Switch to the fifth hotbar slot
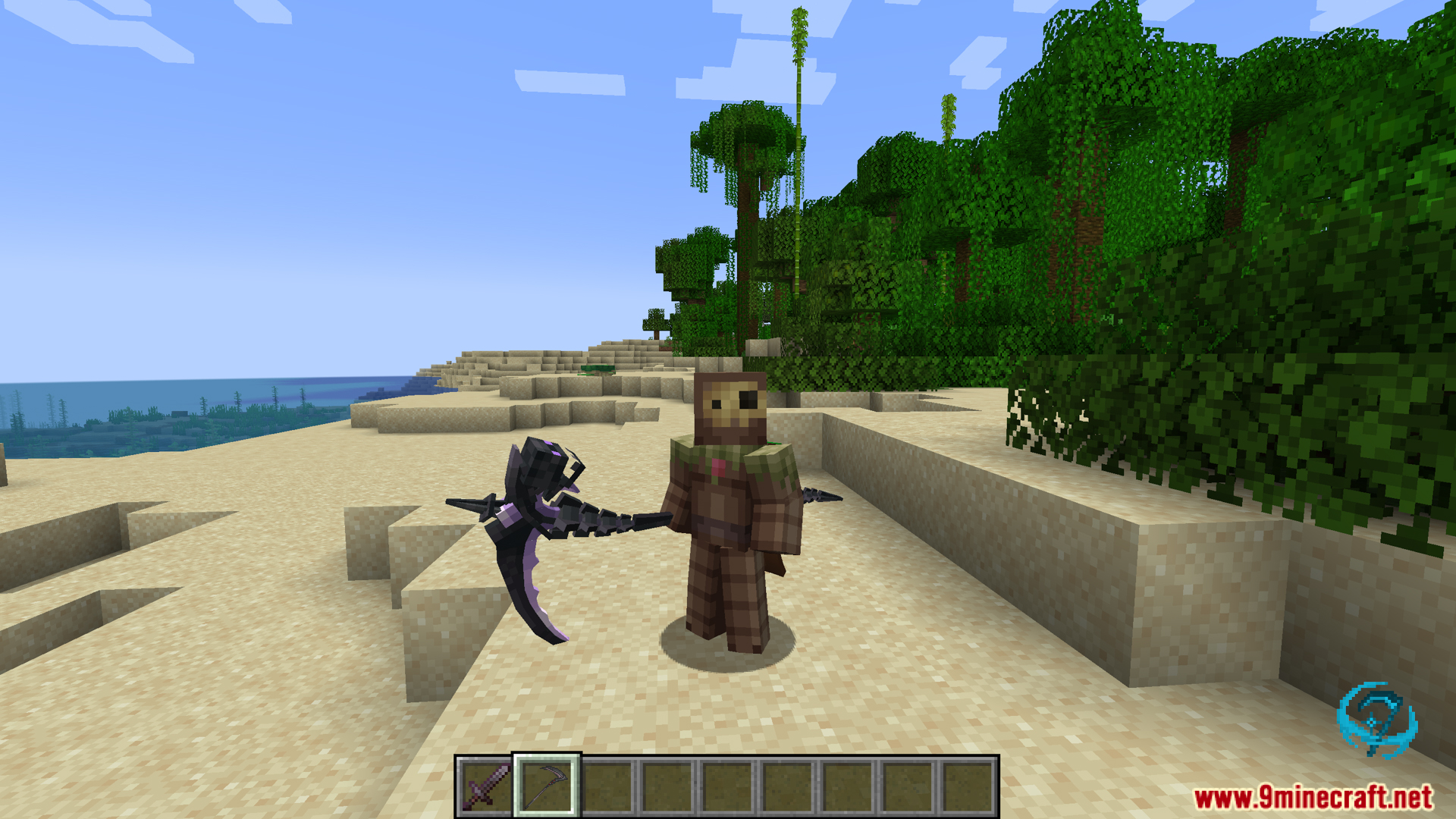 click(728, 786)
